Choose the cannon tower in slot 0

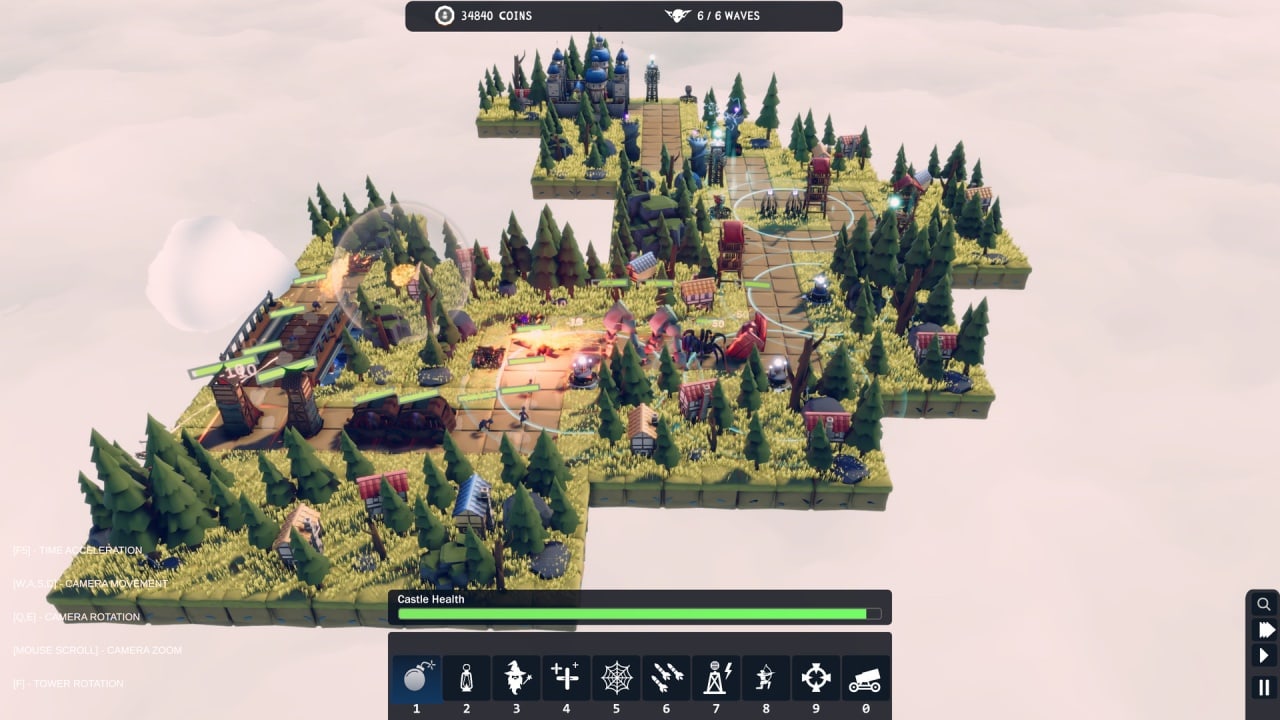coord(866,678)
